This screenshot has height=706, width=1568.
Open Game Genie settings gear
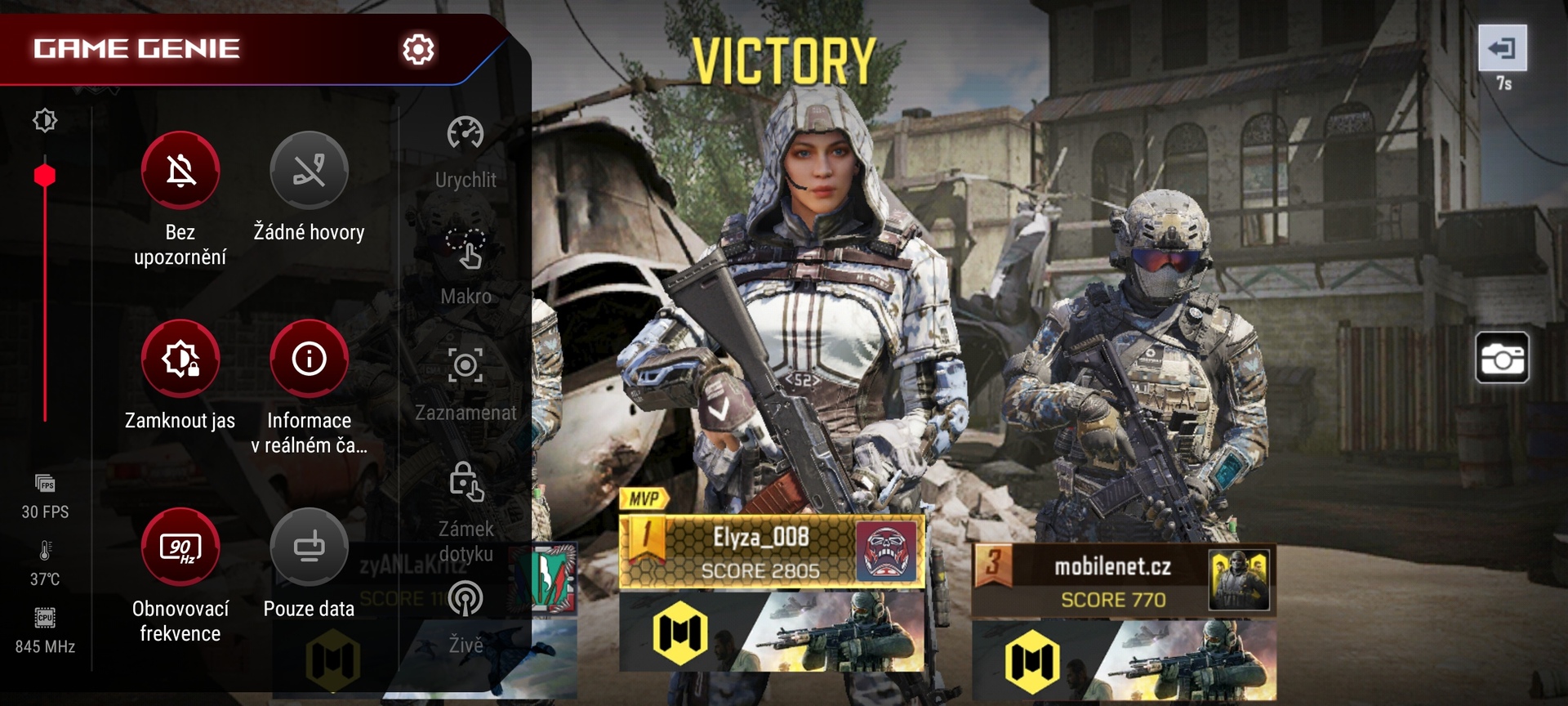point(418,50)
